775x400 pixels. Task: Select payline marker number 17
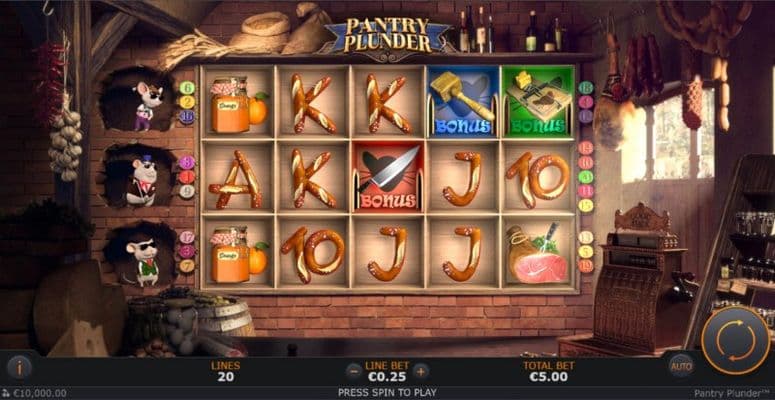tap(187, 238)
